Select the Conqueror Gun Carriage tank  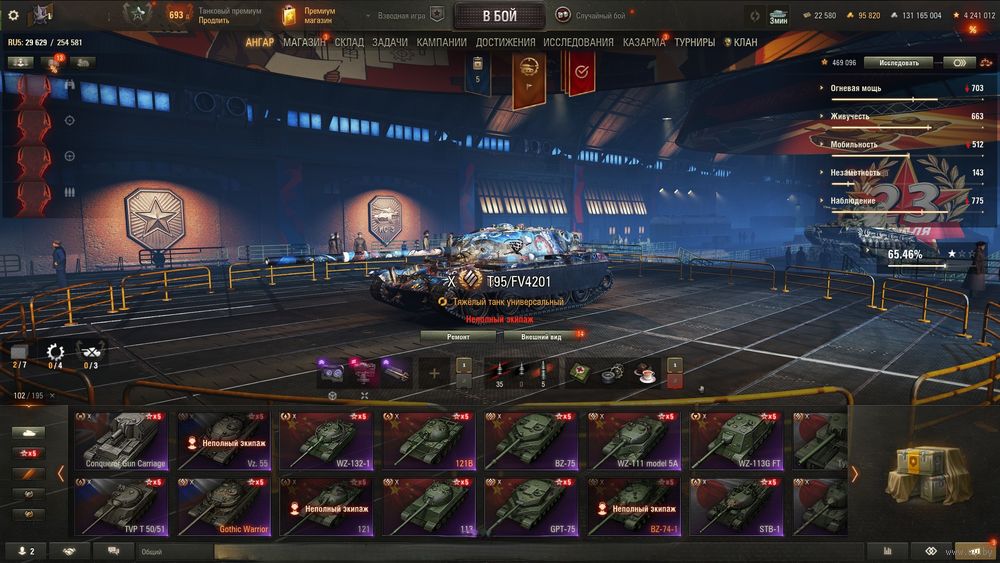(x=123, y=440)
